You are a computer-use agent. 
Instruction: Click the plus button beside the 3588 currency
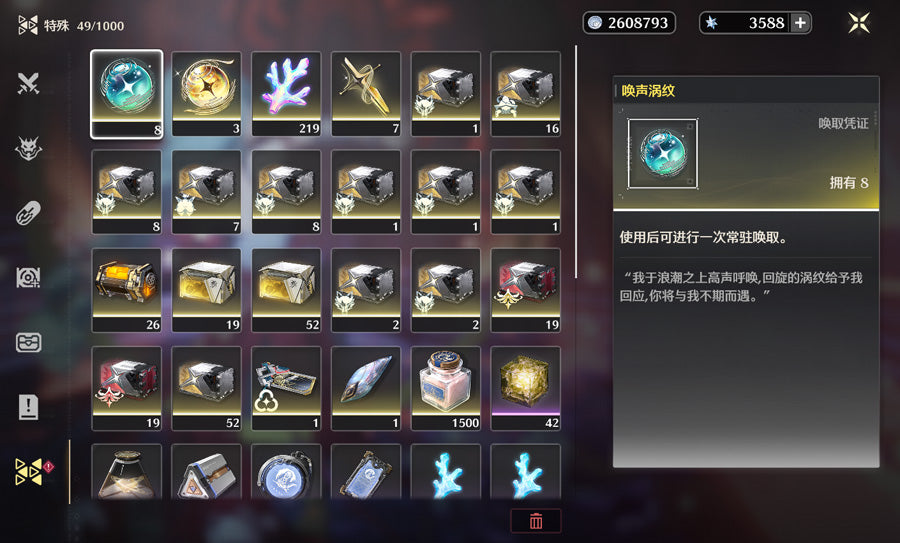tap(800, 23)
